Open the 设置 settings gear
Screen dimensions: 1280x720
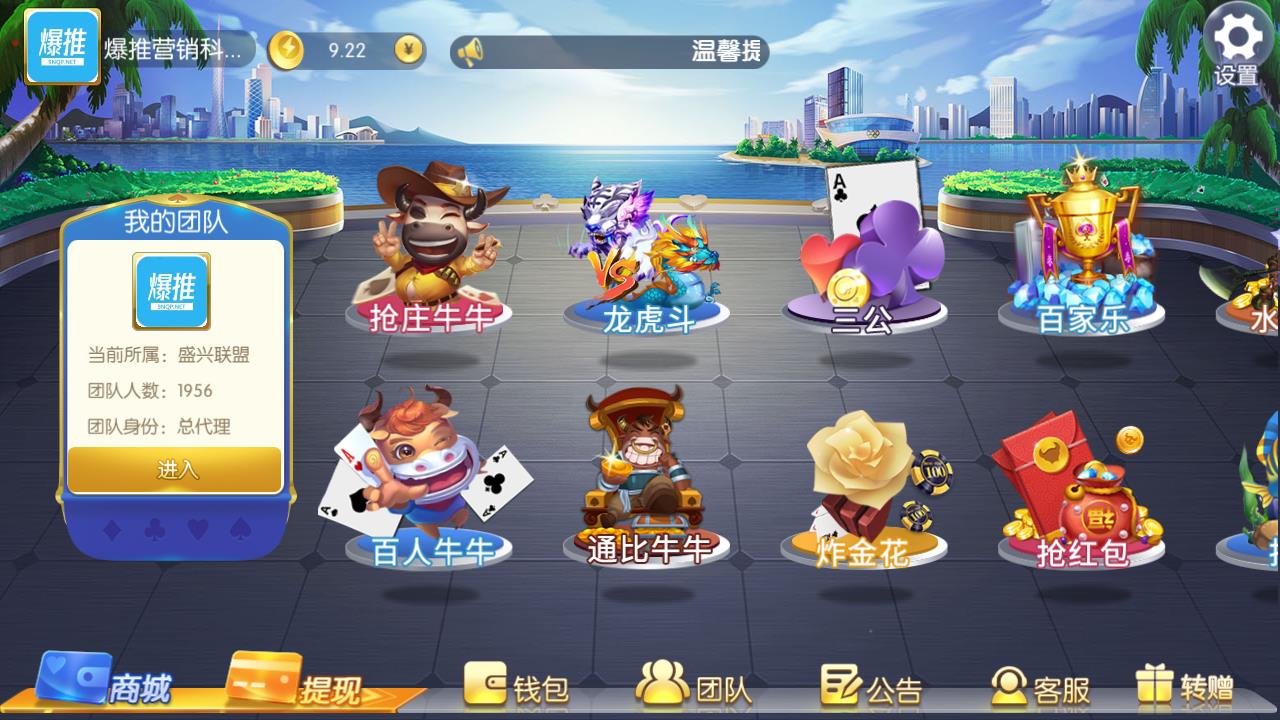coord(1237,33)
